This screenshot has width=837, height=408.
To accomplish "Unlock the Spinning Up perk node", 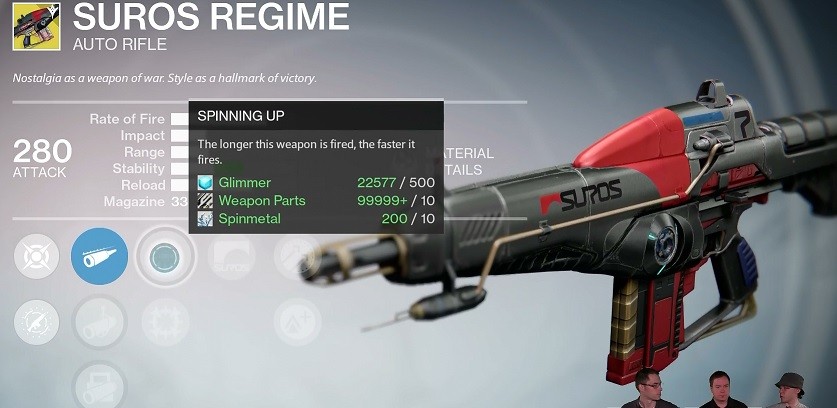I will (x=164, y=257).
